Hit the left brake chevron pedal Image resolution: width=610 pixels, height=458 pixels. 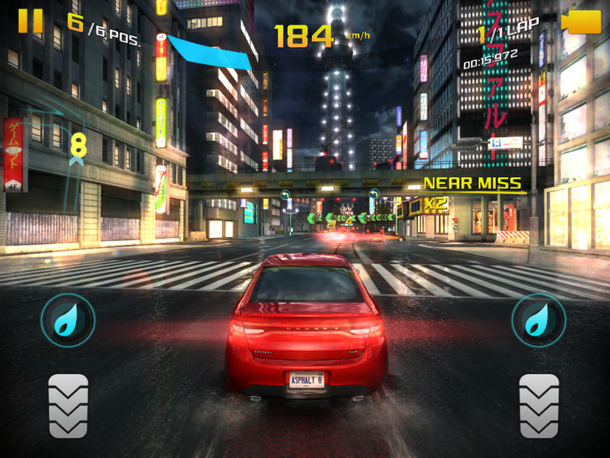point(68,404)
